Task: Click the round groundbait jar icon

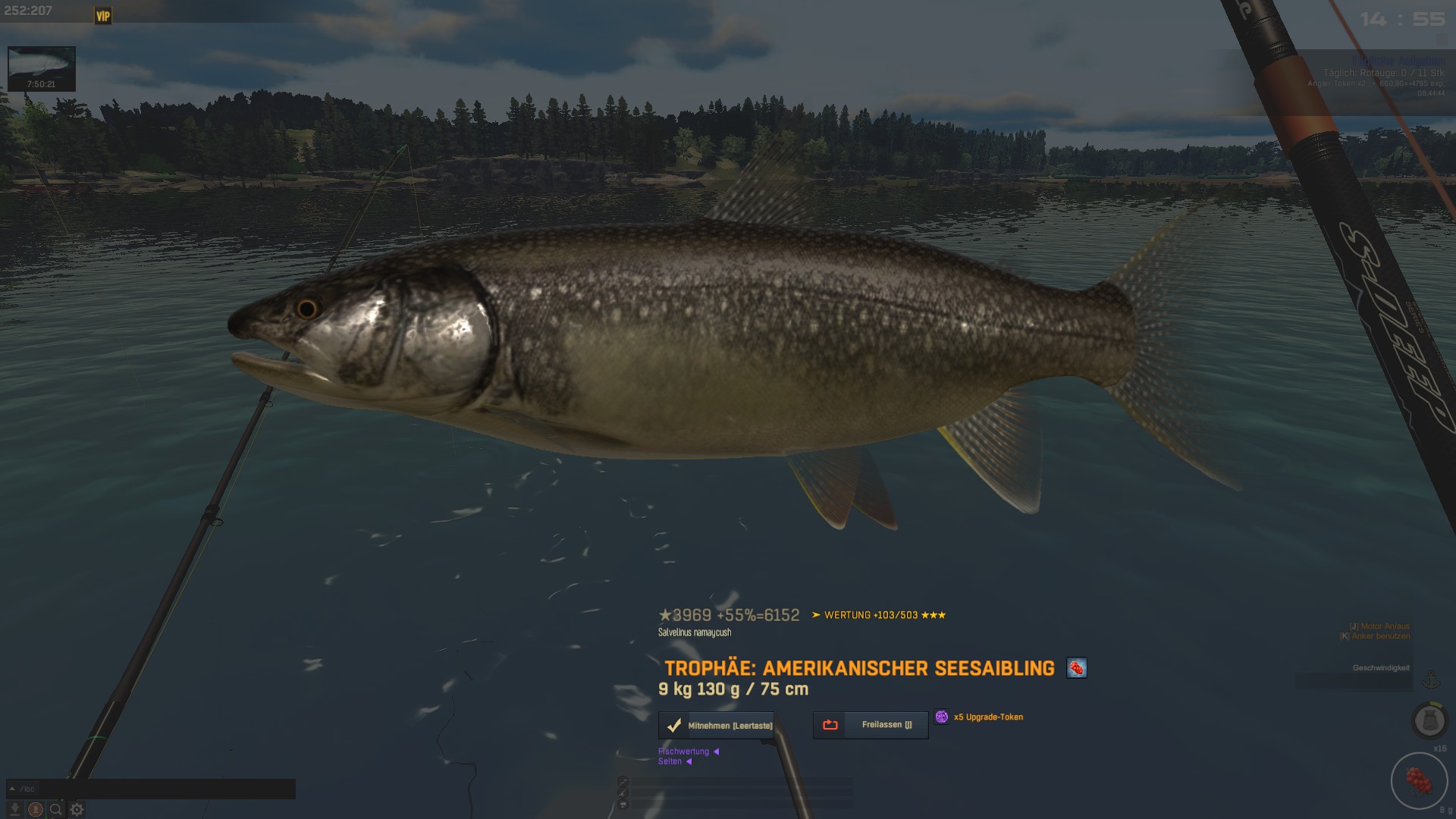Action: coord(1429,720)
